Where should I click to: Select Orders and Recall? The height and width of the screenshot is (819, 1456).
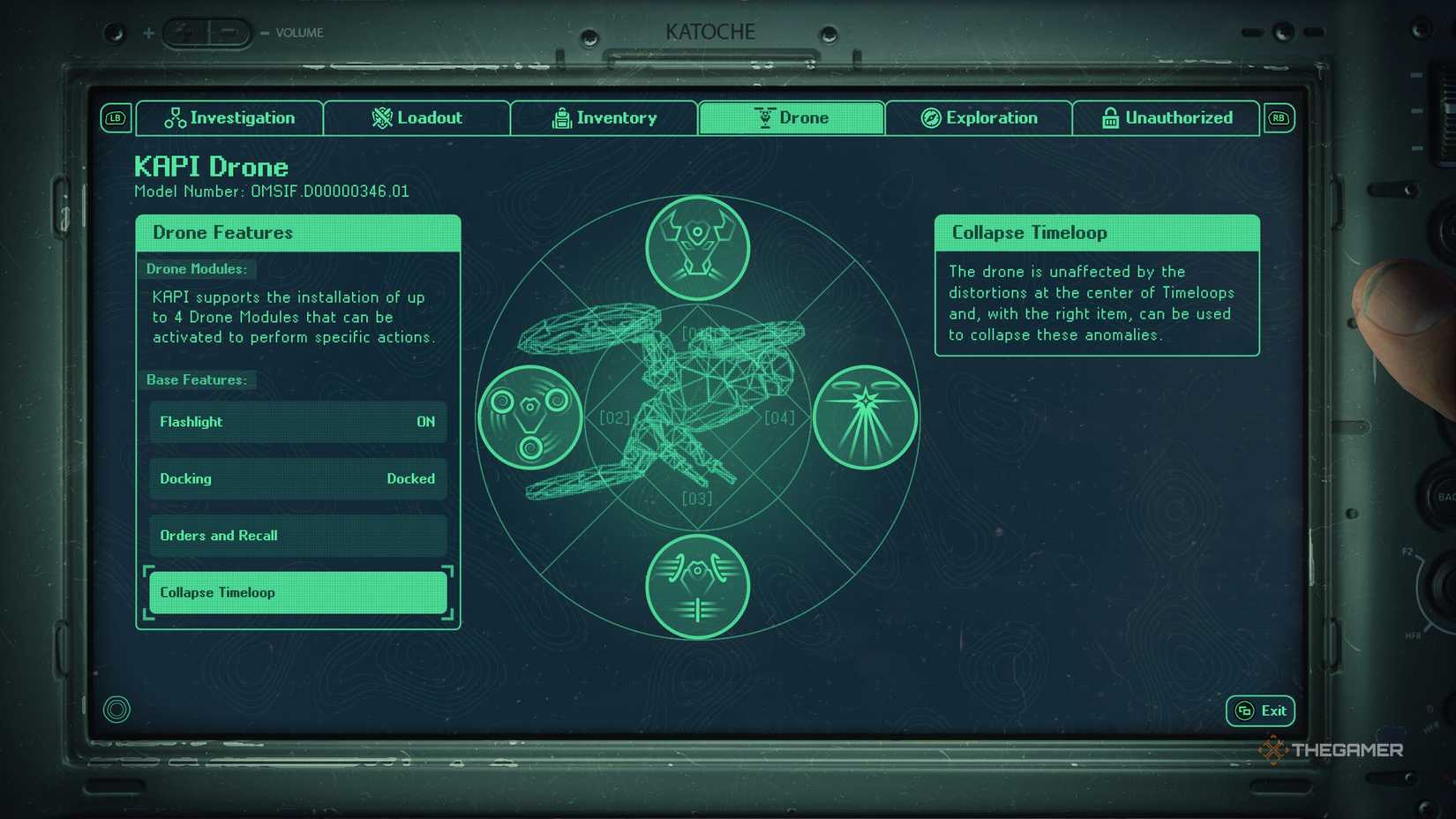[x=297, y=536]
